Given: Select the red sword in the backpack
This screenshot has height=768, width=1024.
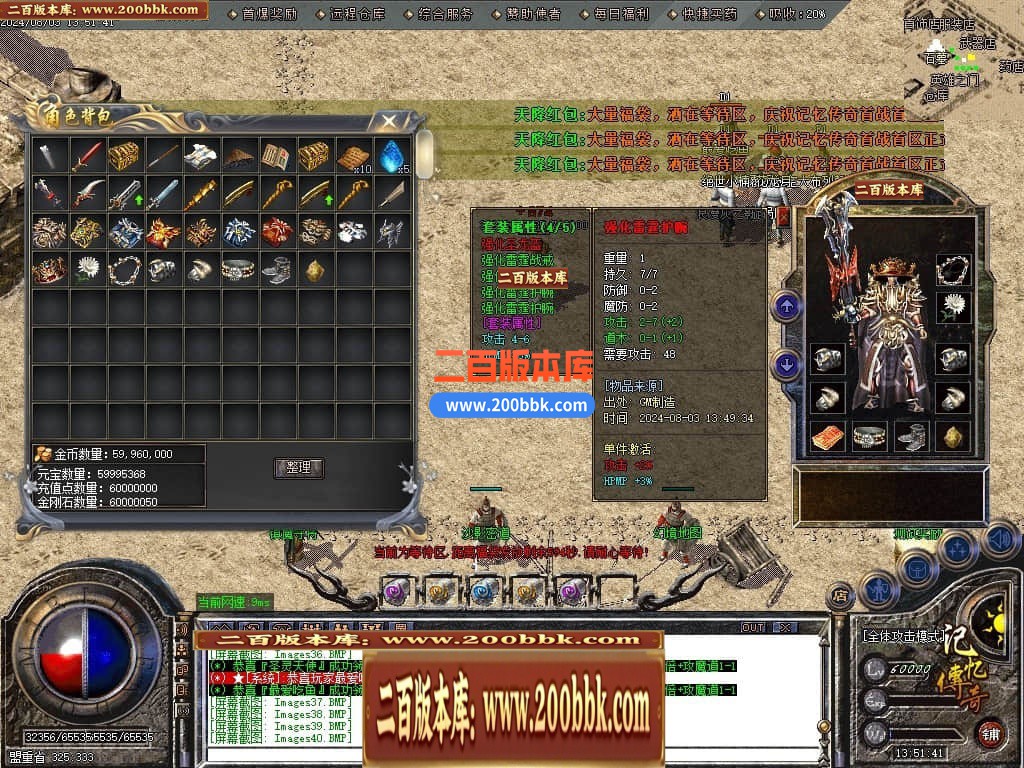Looking at the screenshot, I should click(x=88, y=156).
